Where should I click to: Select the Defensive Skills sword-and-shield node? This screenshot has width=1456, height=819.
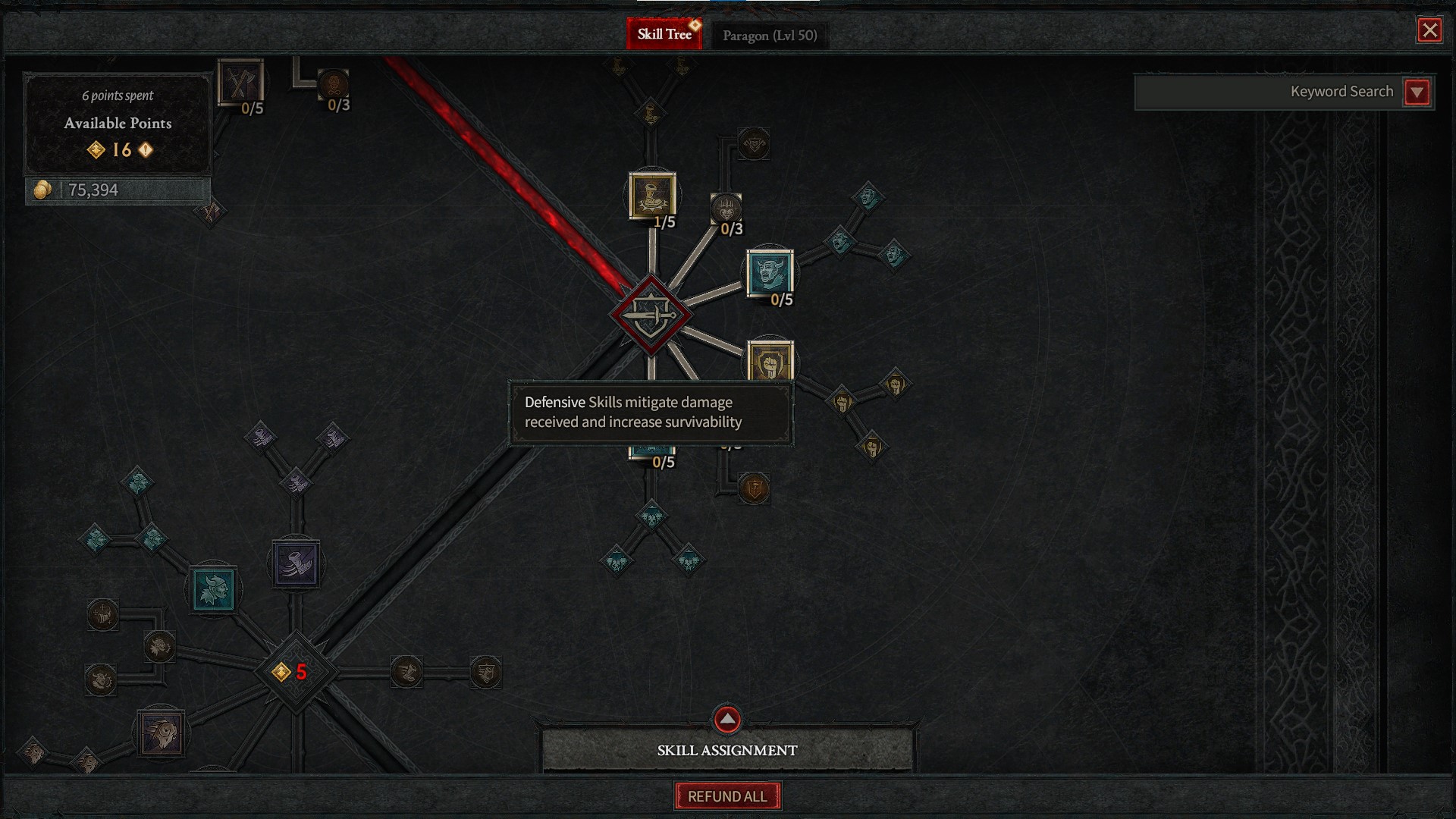(651, 315)
